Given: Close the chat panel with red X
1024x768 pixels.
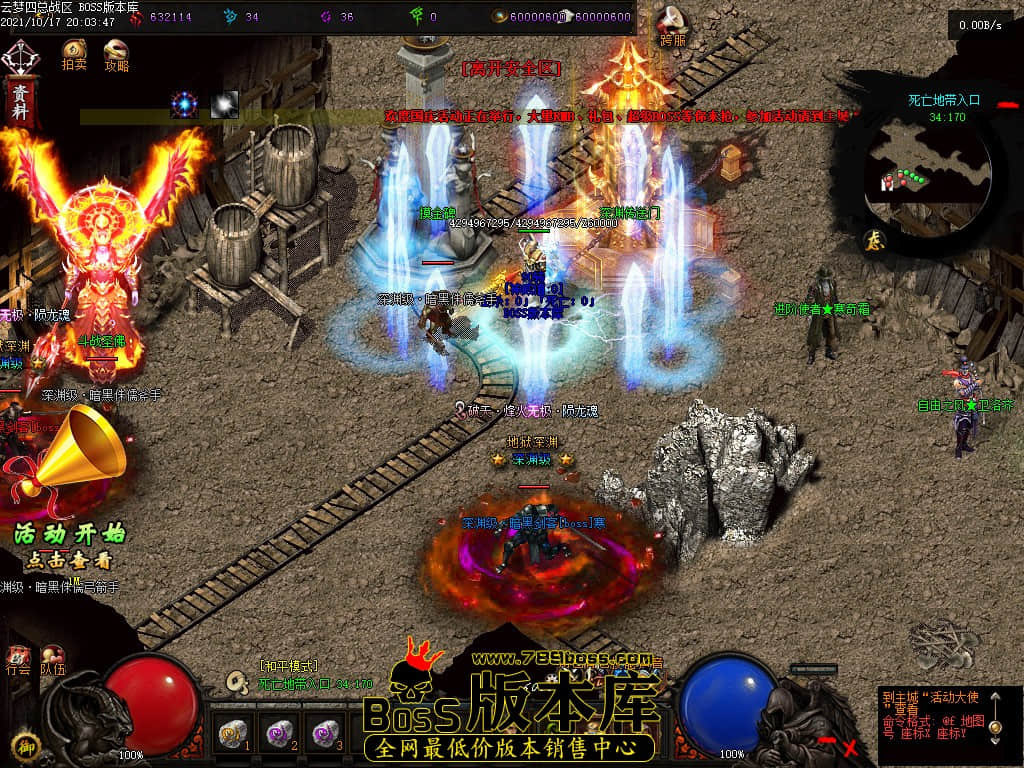Looking at the screenshot, I should coord(850,747).
